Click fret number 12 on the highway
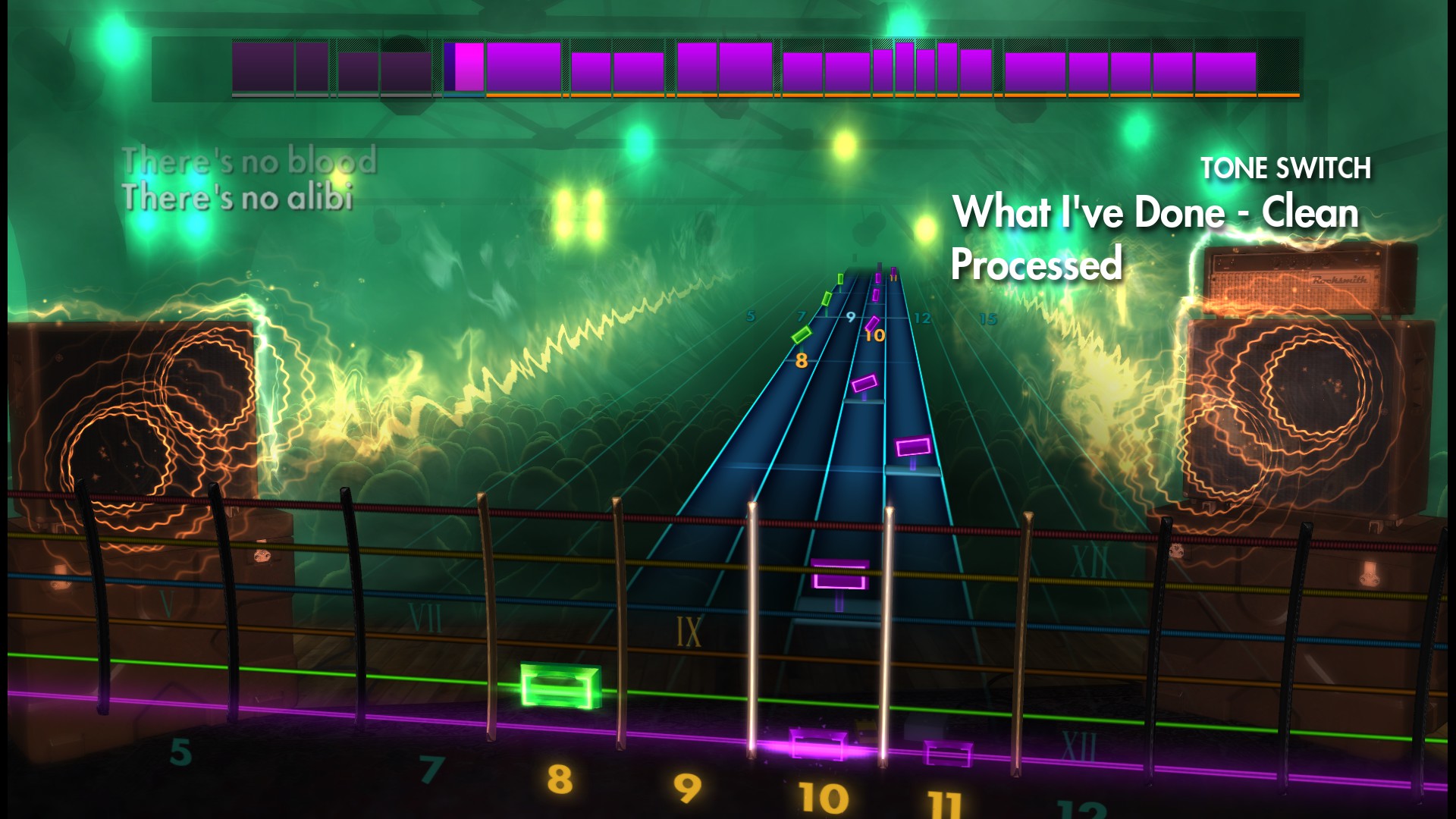 pos(922,319)
